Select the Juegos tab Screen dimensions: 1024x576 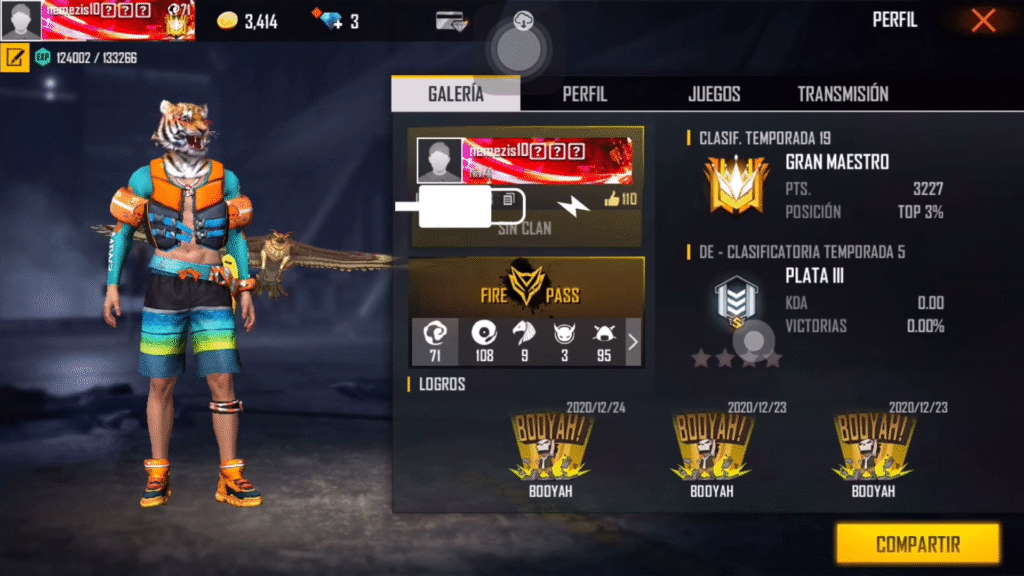tap(714, 94)
